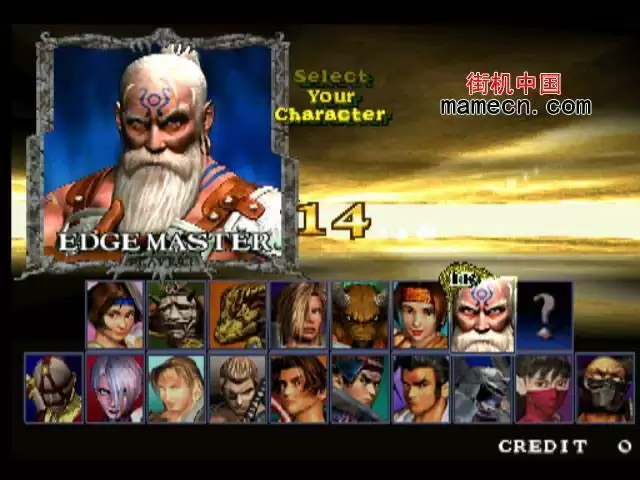Choose the blond man on teal background
The image size is (640, 480).
point(176,388)
